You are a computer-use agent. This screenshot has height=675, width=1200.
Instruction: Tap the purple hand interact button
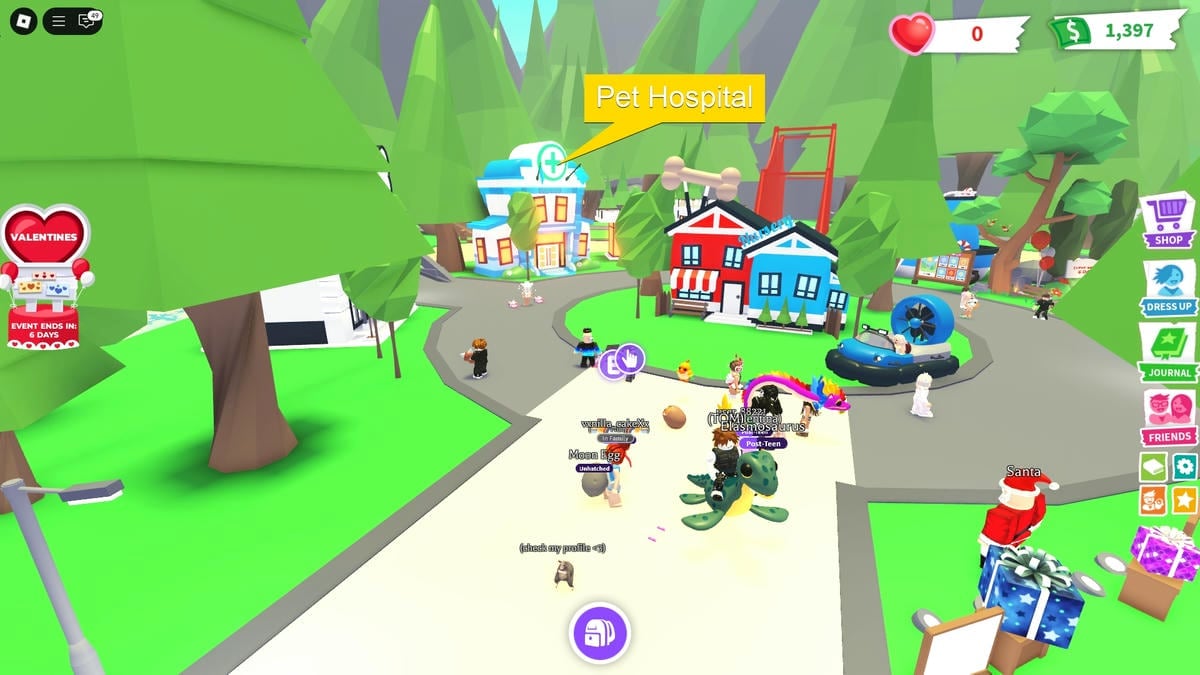point(630,357)
